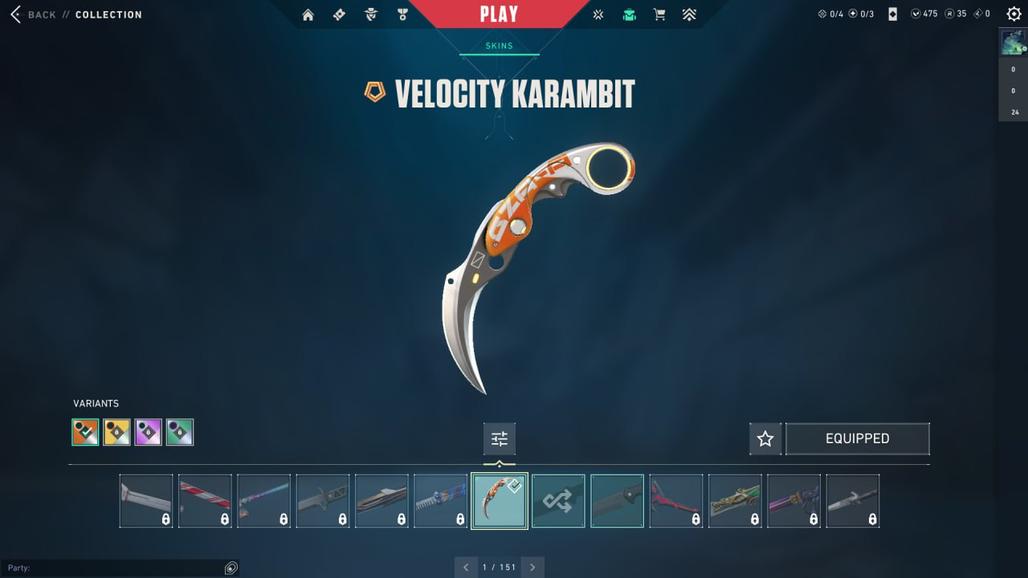This screenshot has height=578, width=1028.
Task: Open the skin filter sliders button
Action: (x=499, y=438)
